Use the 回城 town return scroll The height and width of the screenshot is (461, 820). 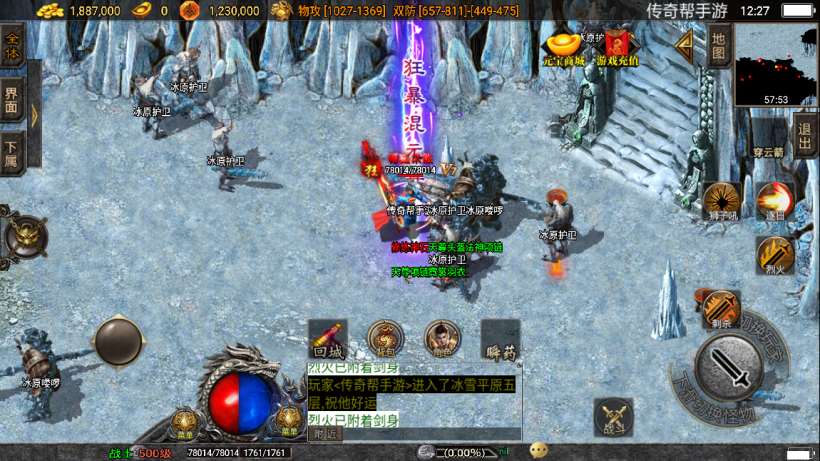[x=327, y=339]
